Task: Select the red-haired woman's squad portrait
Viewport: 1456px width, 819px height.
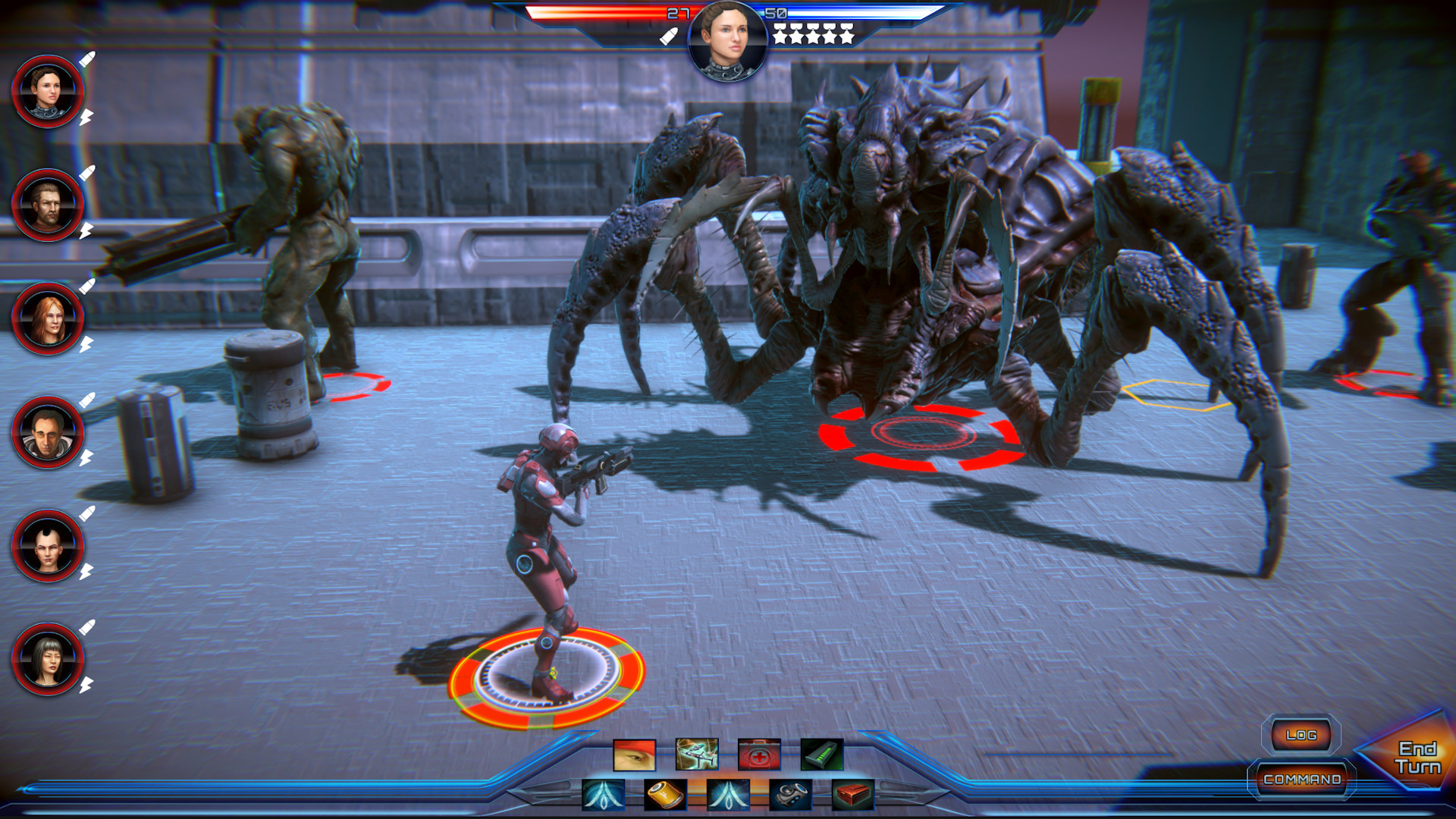Action: point(49,317)
